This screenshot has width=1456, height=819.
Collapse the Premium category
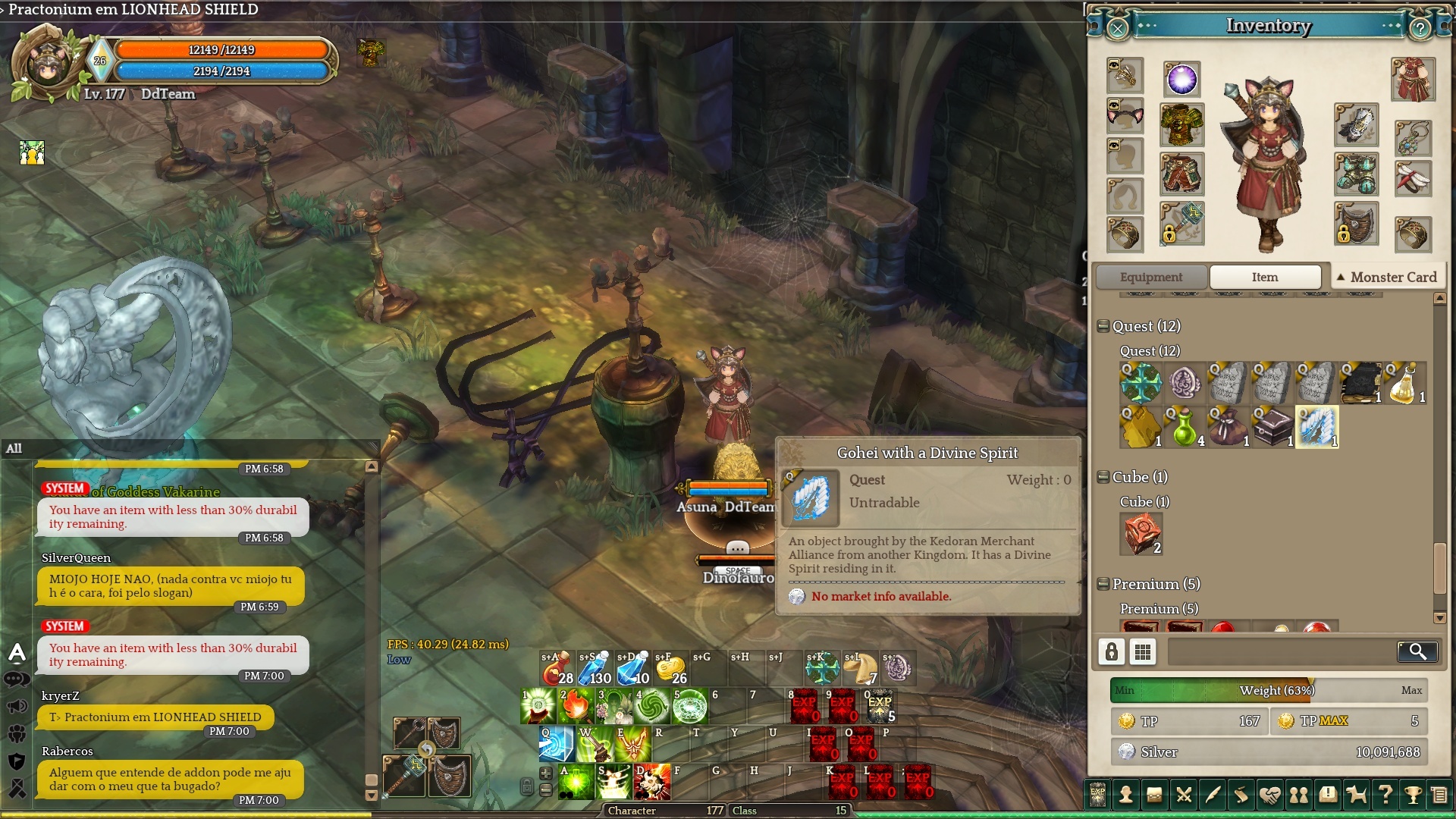click(1104, 584)
